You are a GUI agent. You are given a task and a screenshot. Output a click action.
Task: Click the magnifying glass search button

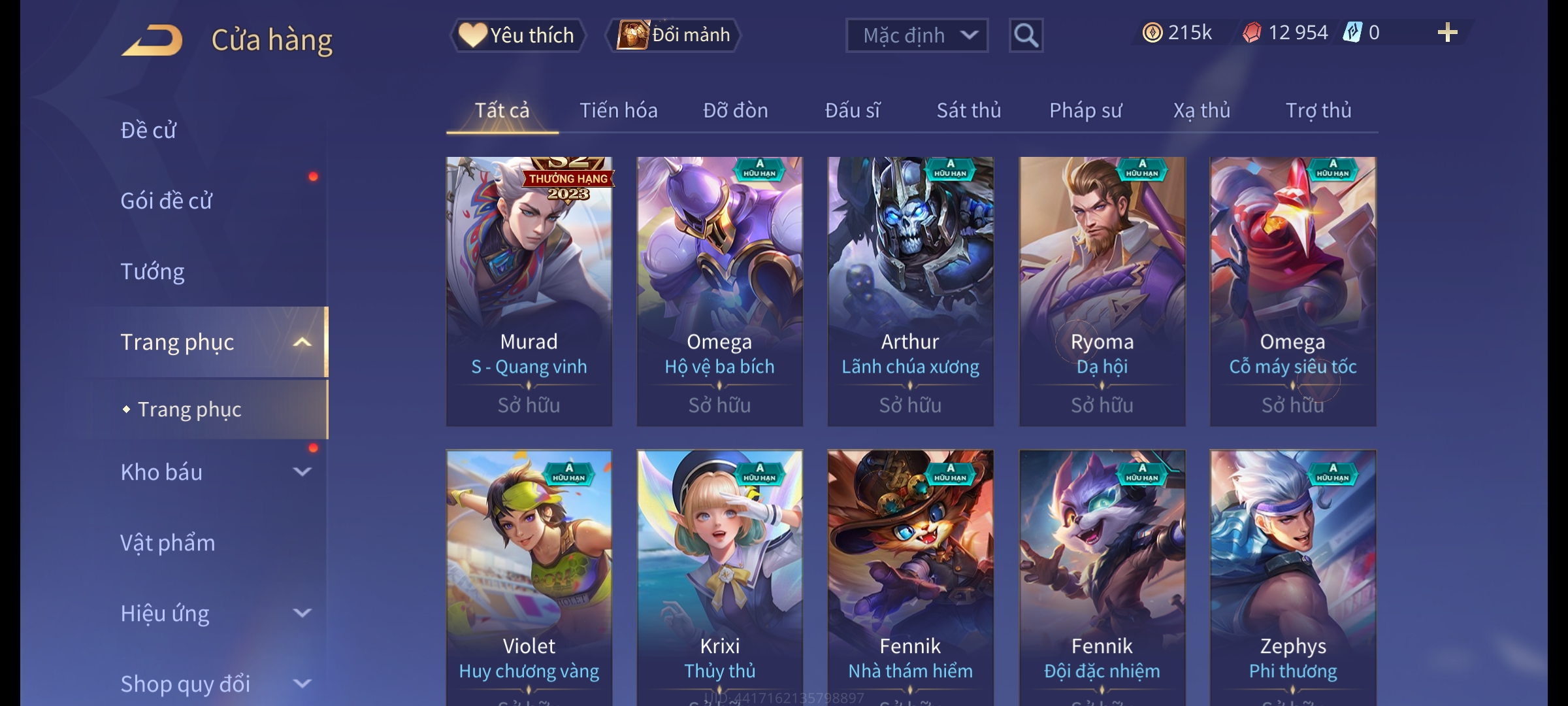click(x=1026, y=35)
